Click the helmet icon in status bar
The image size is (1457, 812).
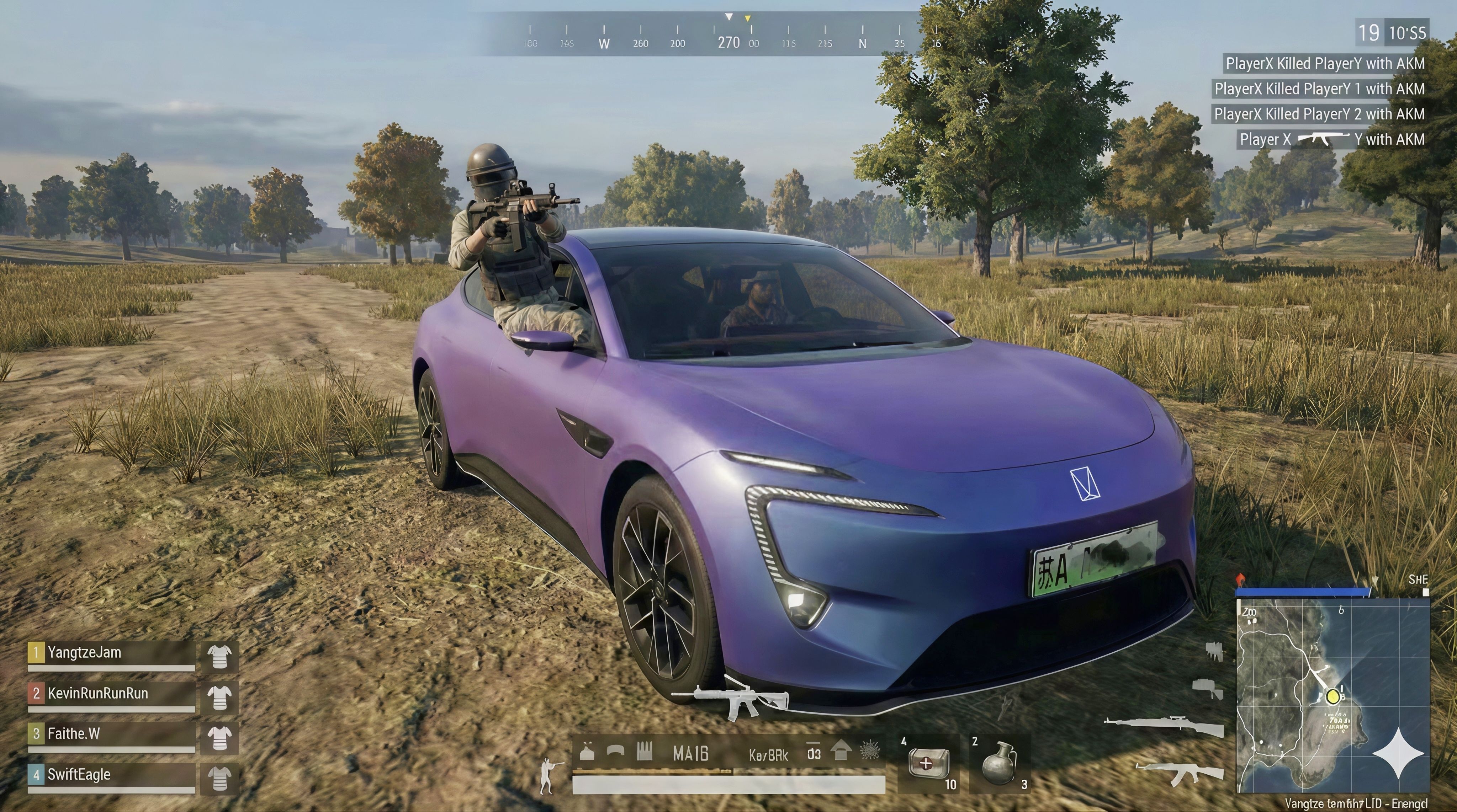(x=615, y=751)
